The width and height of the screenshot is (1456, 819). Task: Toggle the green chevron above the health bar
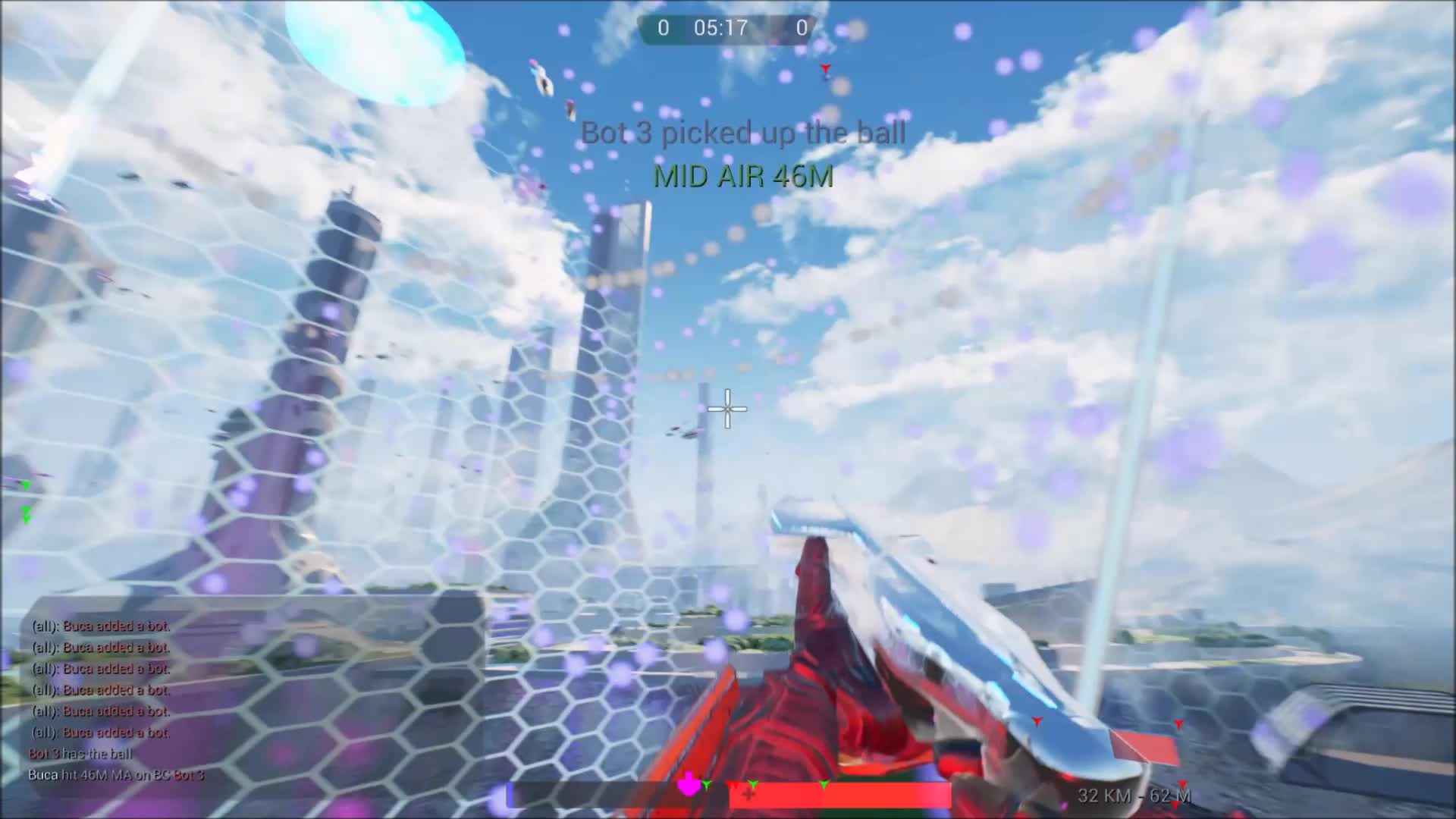(x=706, y=786)
